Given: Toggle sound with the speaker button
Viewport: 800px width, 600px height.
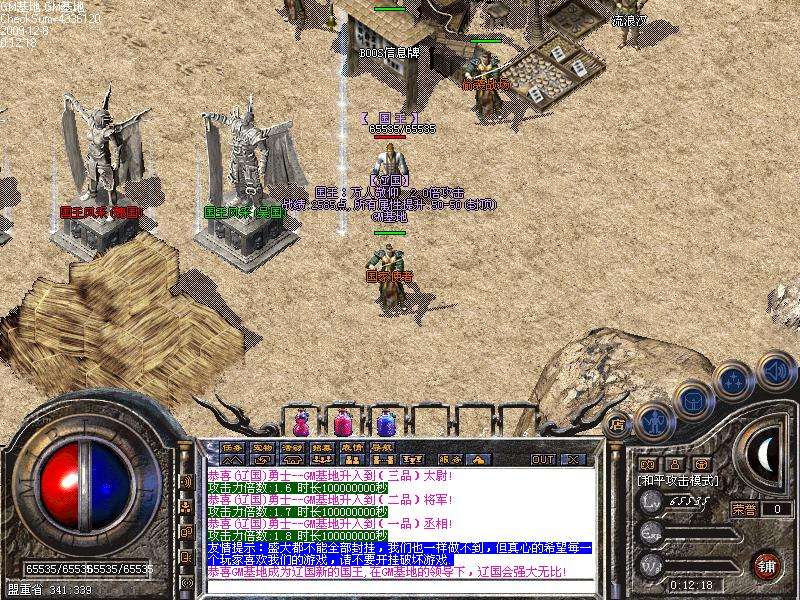Looking at the screenshot, I should (x=774, y=370).
